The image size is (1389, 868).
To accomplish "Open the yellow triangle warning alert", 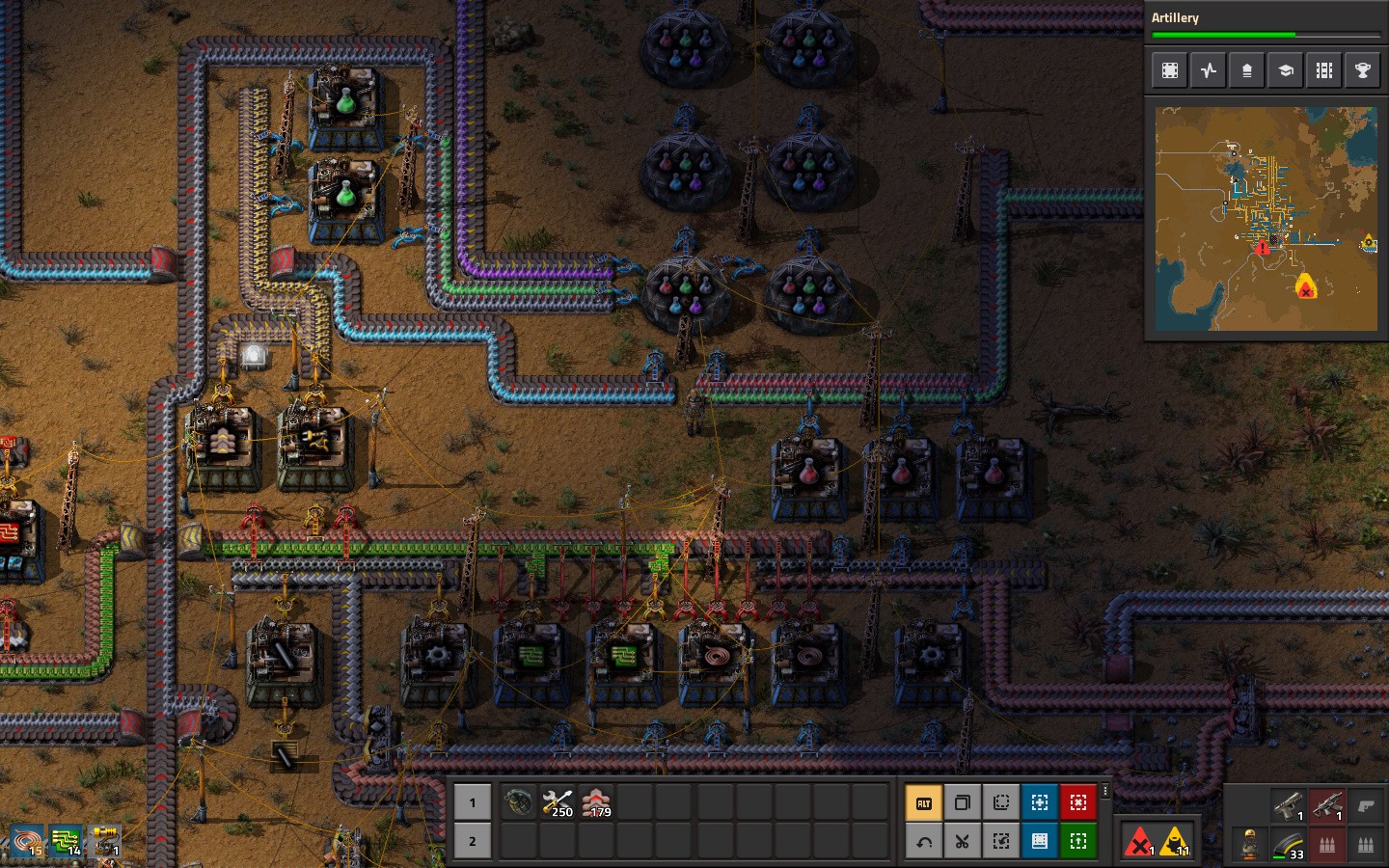I will (x=1176, y=842).
